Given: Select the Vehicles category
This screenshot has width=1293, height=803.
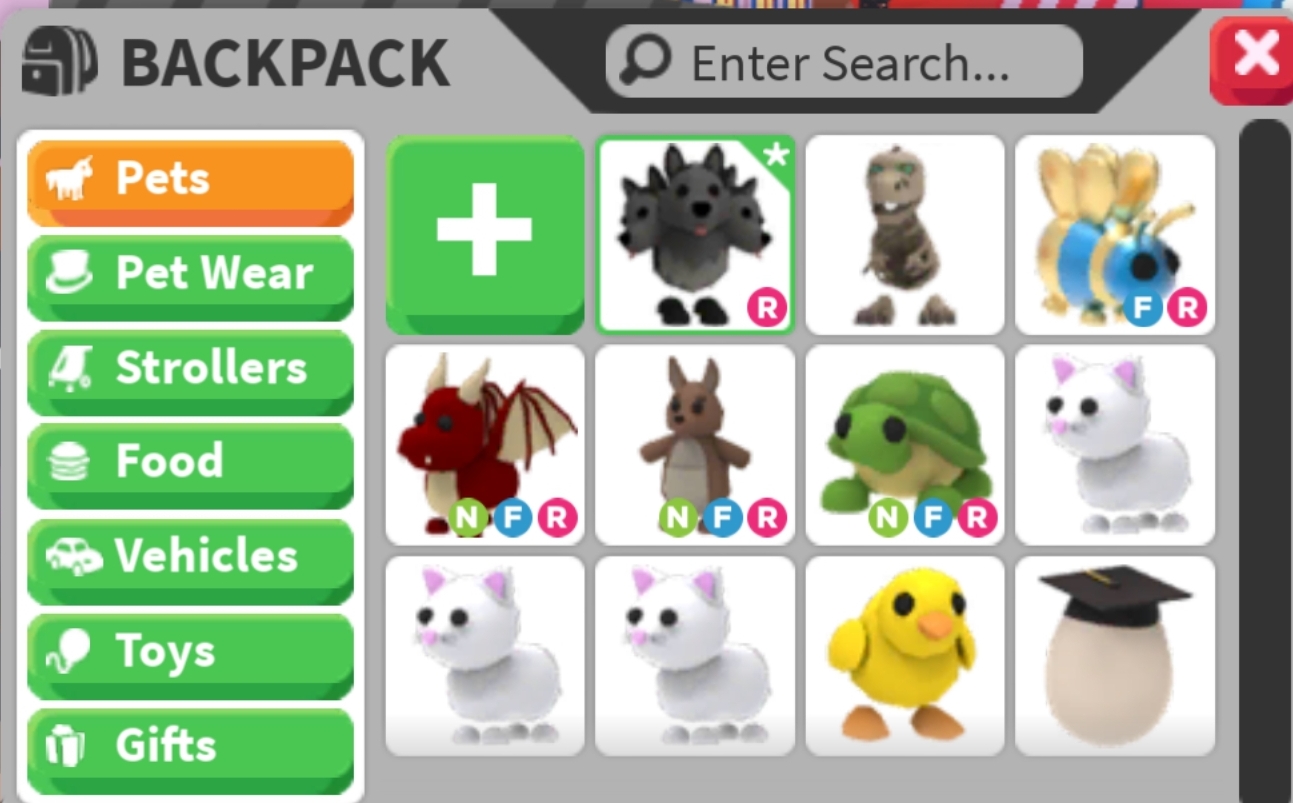Looking at the screenshot, I should click(x=190, y=557).
